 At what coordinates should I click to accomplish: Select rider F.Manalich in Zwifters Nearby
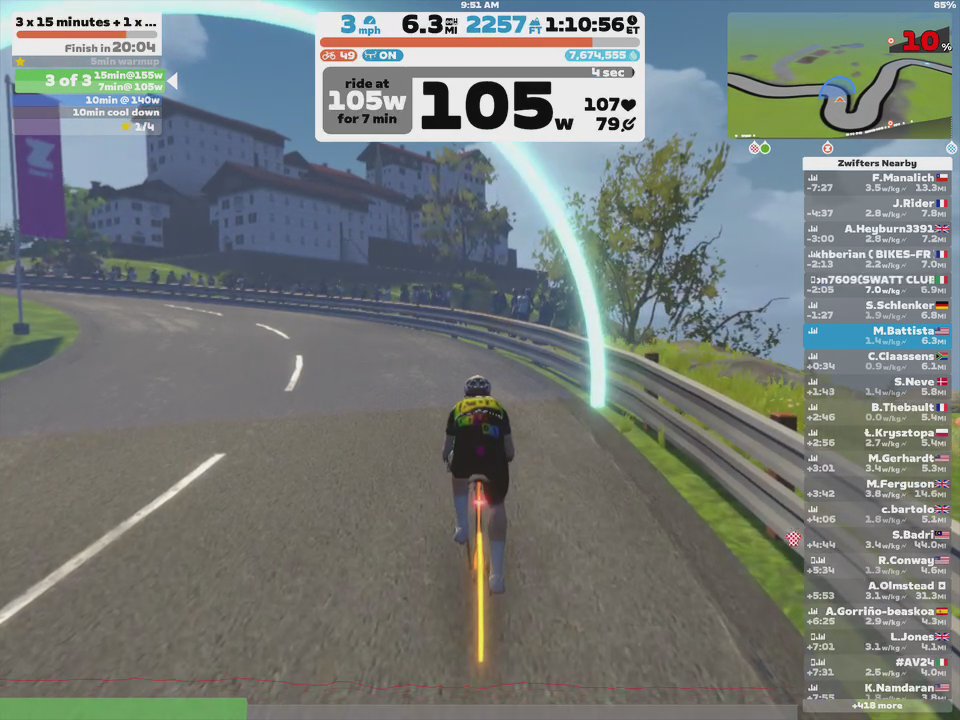pyautogui.click(x=876, y=182)
